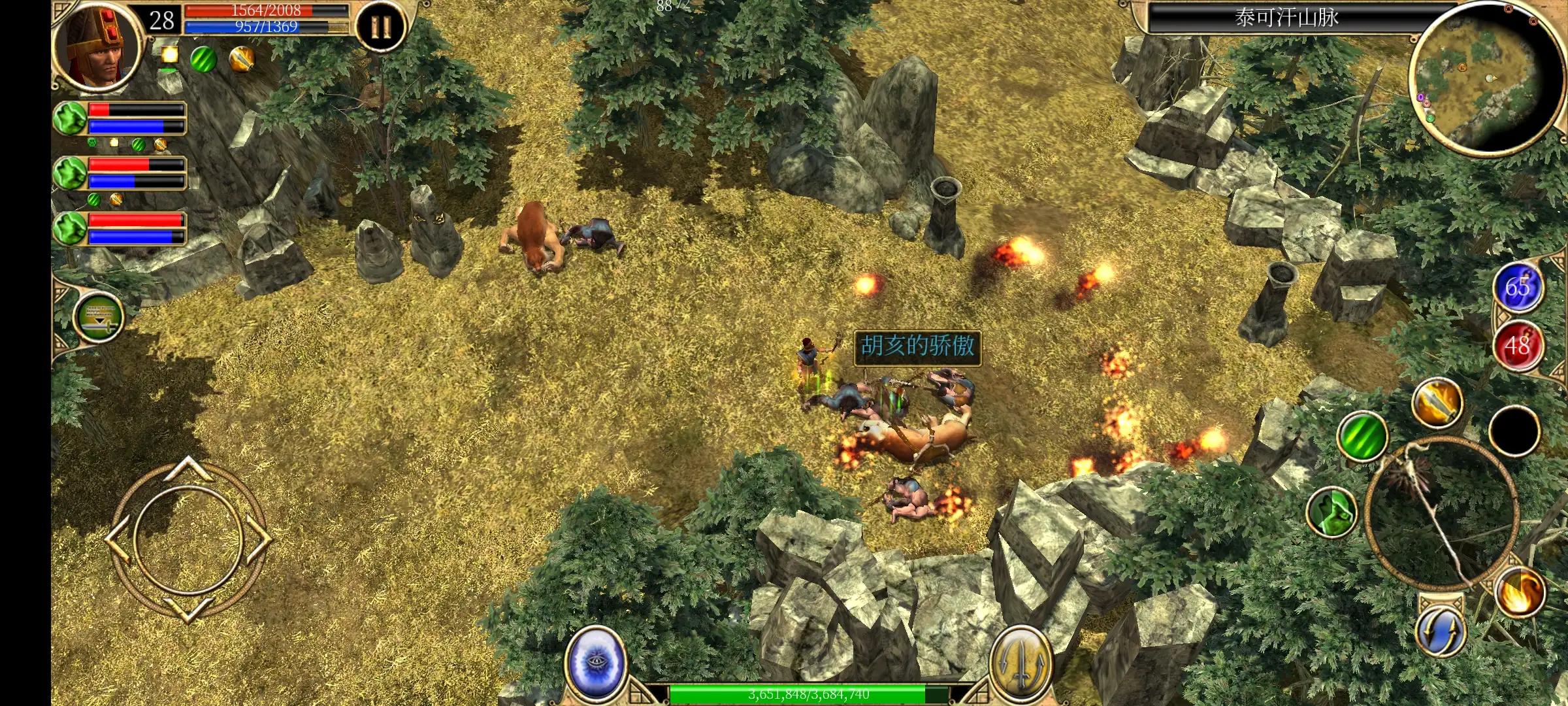
Task: Use the red health potion
Action: 1517,345
